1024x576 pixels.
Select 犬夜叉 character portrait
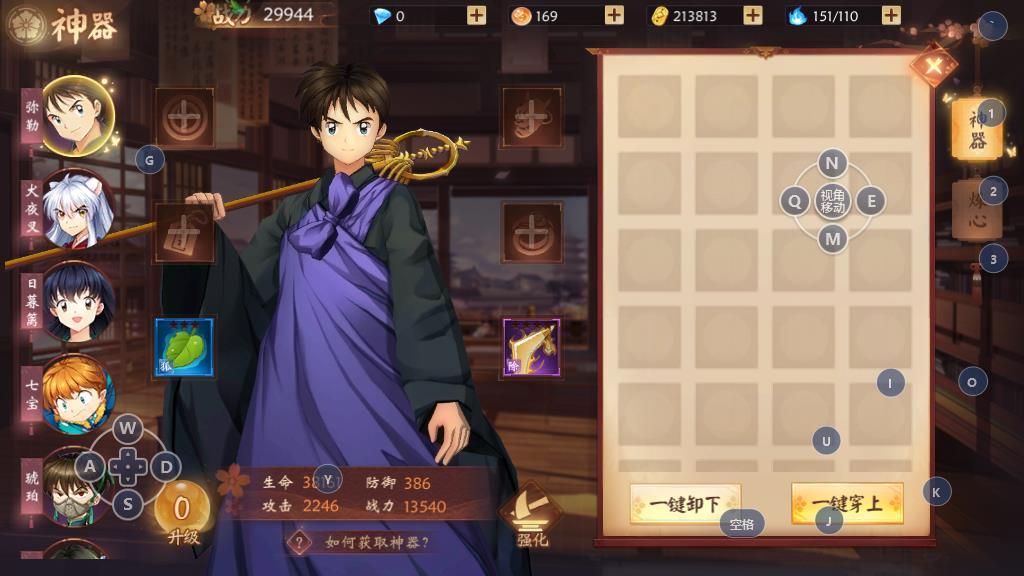[77, 209]
